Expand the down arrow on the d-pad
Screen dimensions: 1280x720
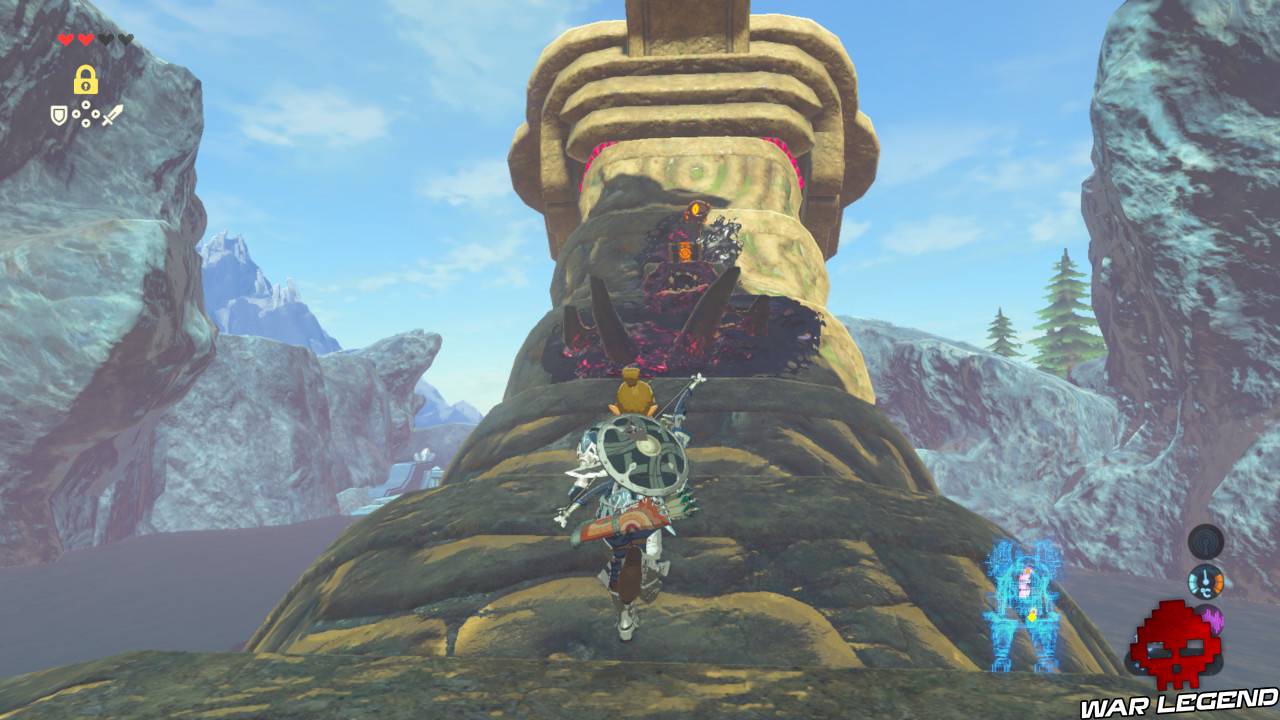pos(86,123)
